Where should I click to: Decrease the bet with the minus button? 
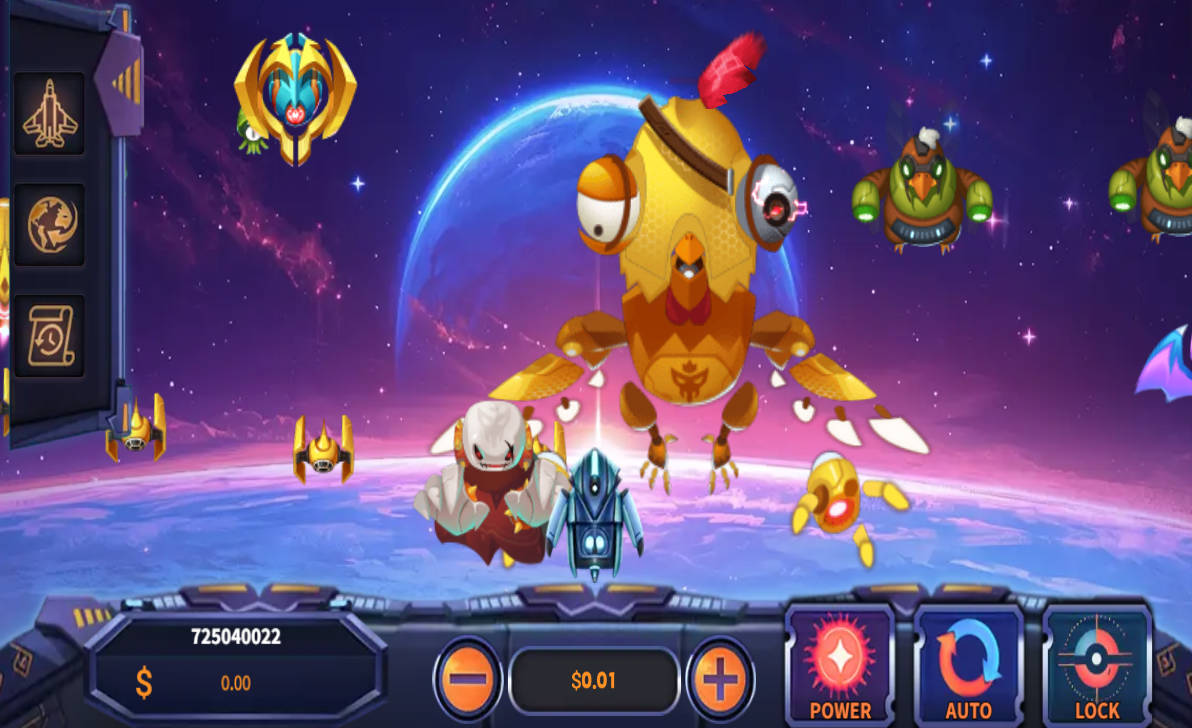click(x=467, y=679)
